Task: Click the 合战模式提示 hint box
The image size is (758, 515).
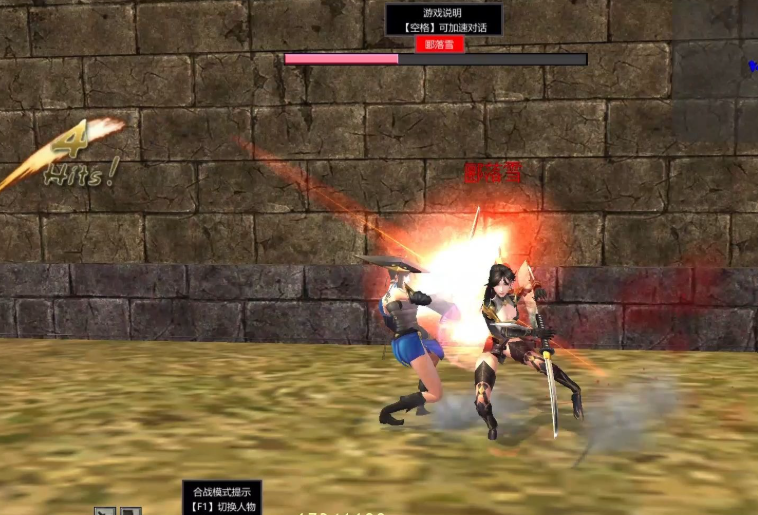Action: click(222, 497)
